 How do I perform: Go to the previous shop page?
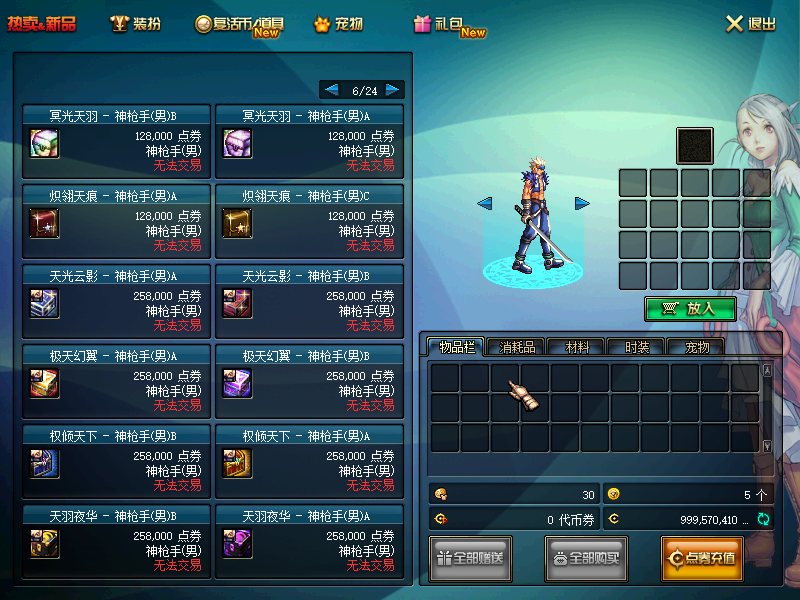[332, 90]
